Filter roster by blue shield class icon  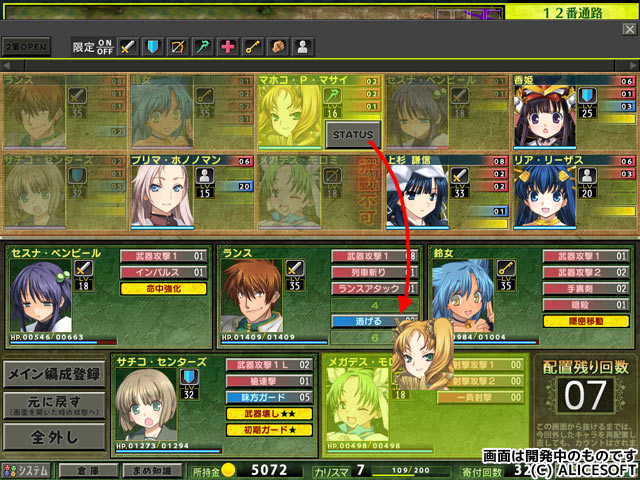tap(153, 46)
